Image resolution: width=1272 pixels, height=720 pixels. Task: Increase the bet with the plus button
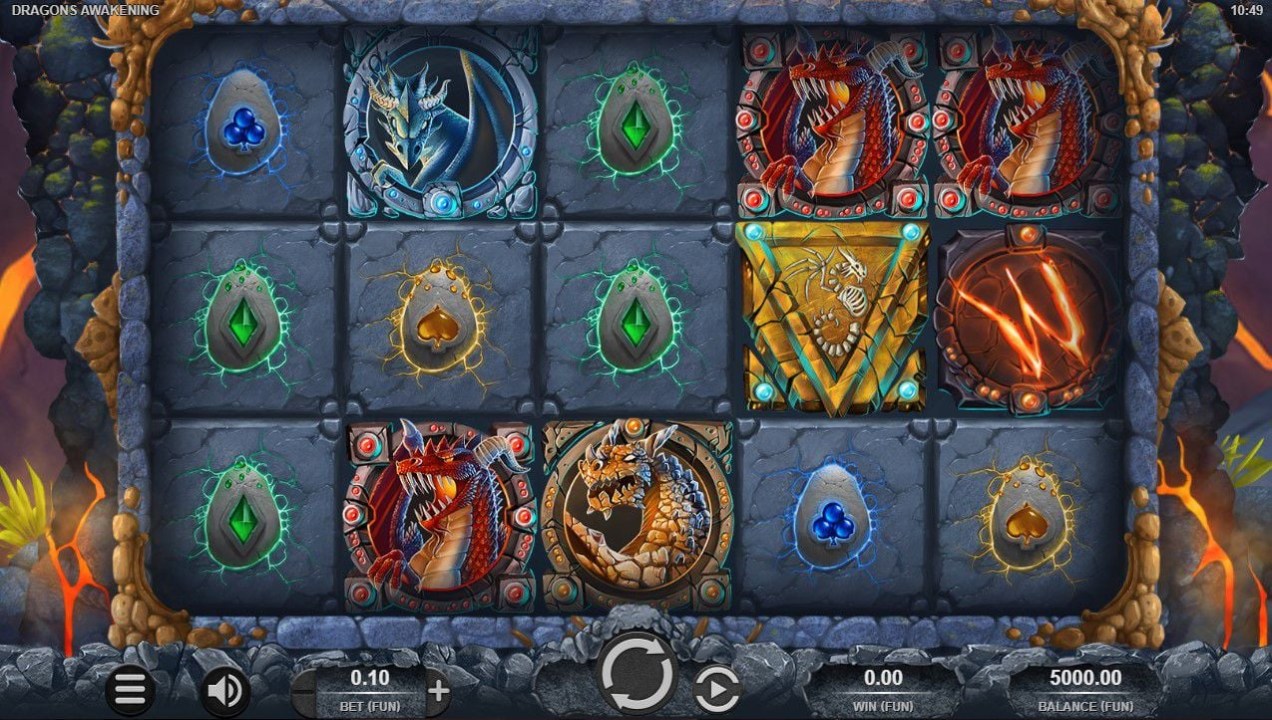[438, 690]
